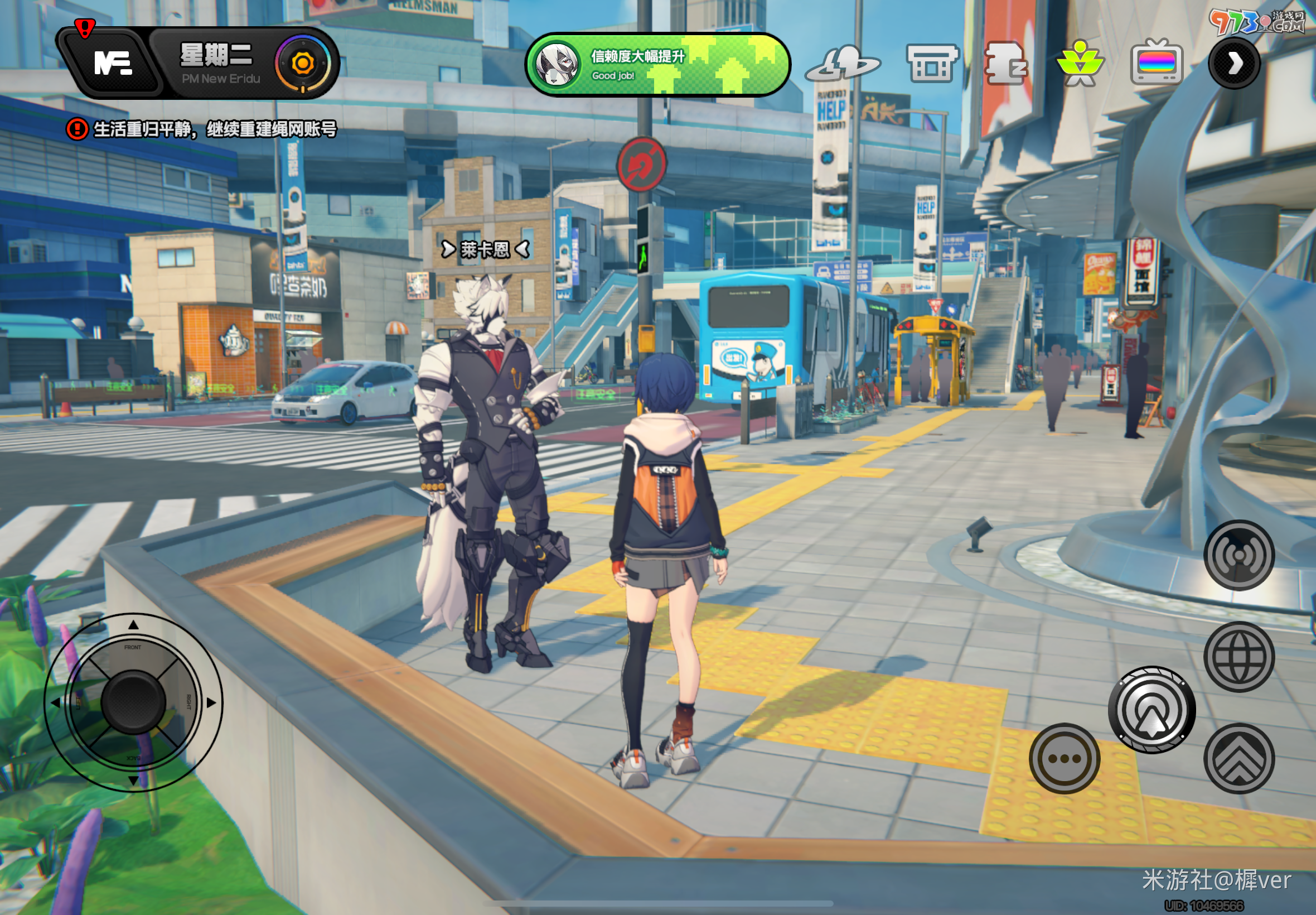Select the active quest tracker text

214,129
